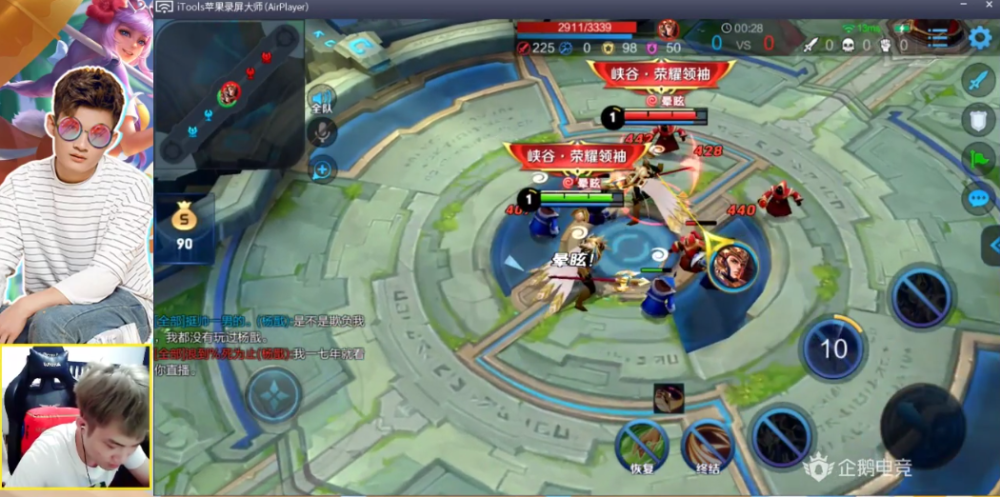Send the sword attack signal
This screenshot has width=1000, height=497.
(978, 81)
